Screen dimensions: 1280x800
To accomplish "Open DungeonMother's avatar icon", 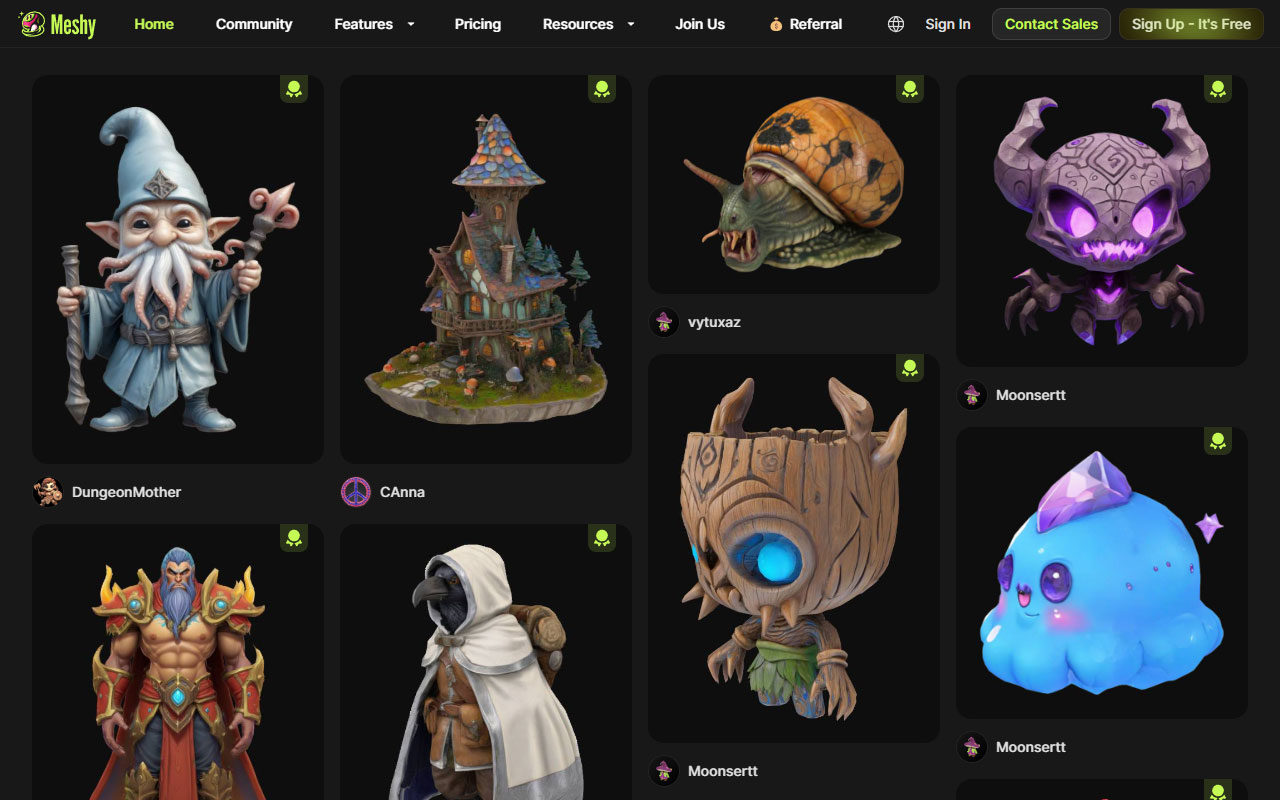I will click(47, 492).
